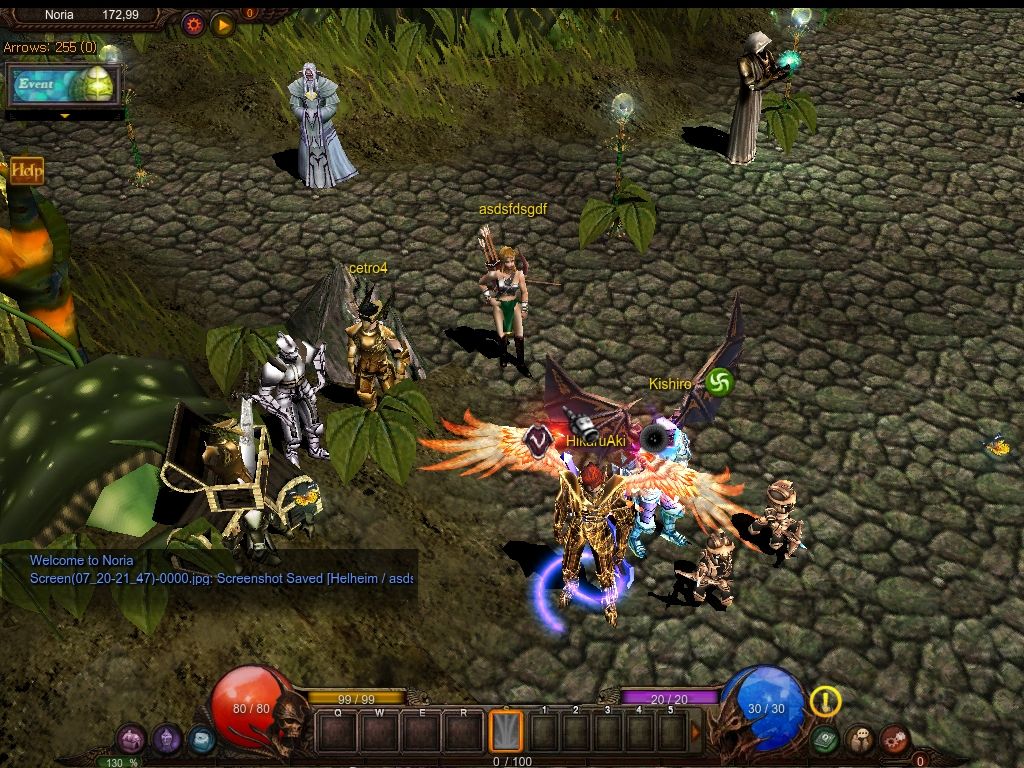
Task: Open the Event egg banner
Action: [x=65, y=85]
